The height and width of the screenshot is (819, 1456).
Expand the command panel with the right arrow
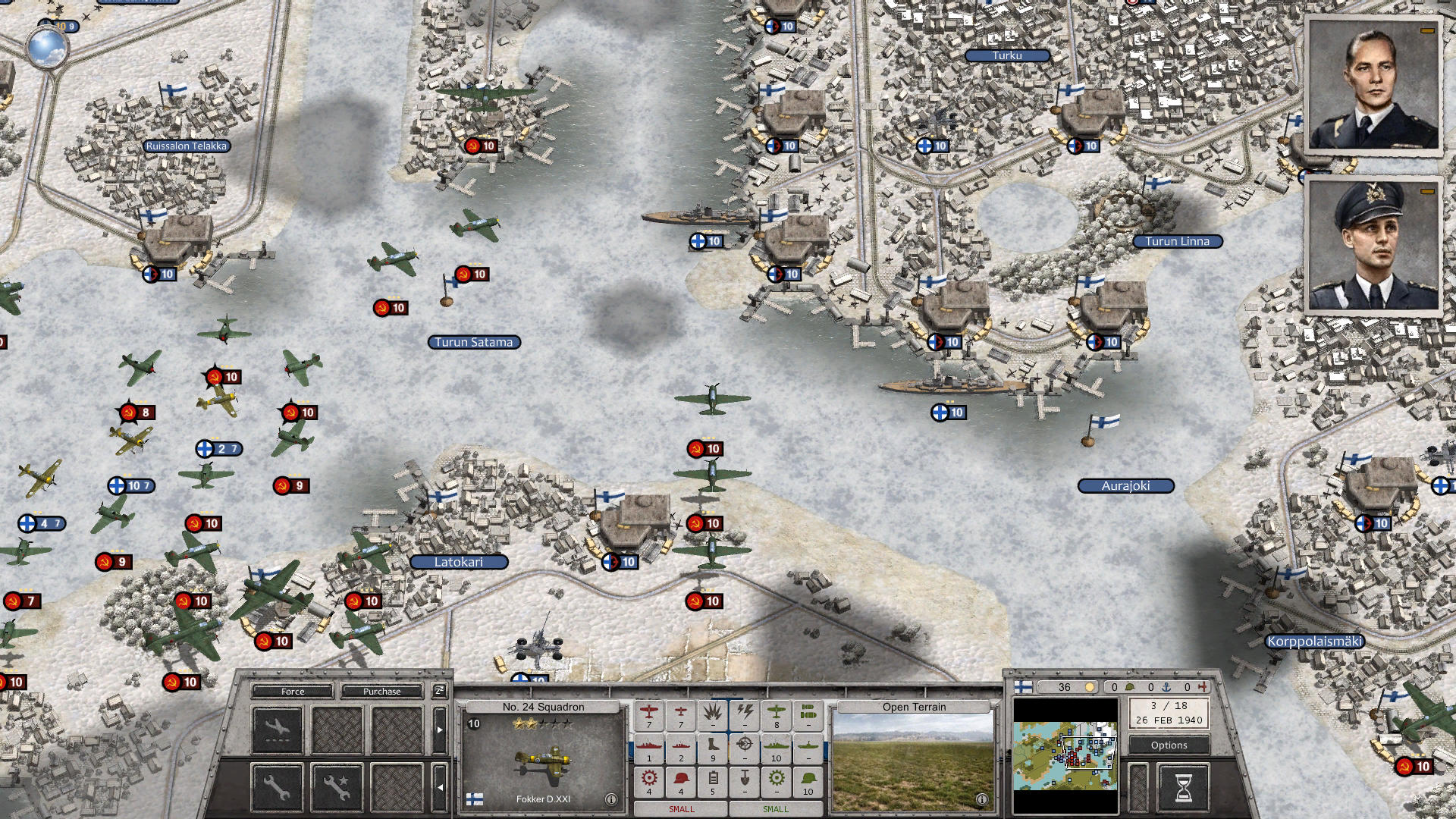[x=440, y=729]
